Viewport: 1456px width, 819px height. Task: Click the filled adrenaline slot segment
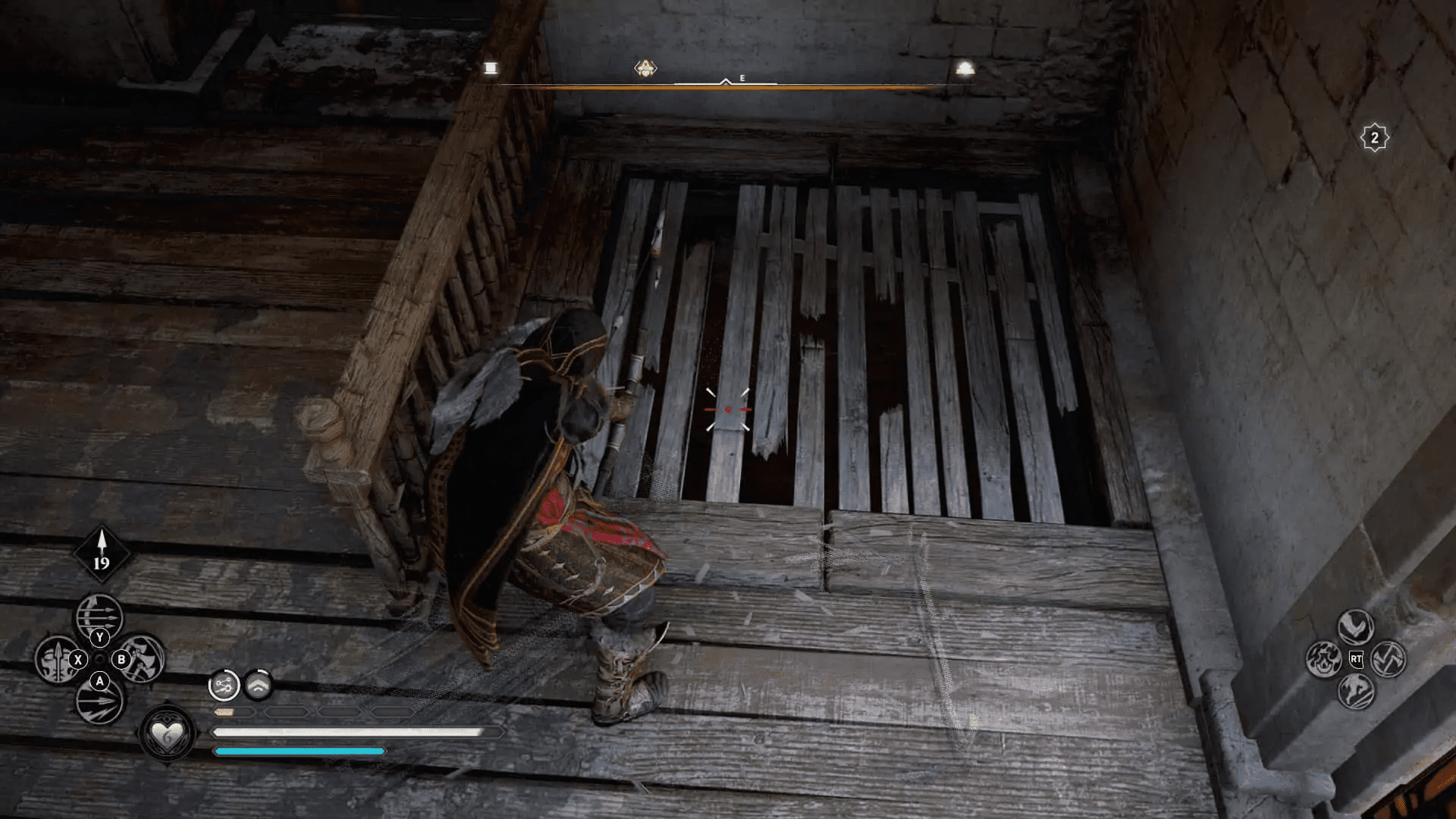point(223,712)
